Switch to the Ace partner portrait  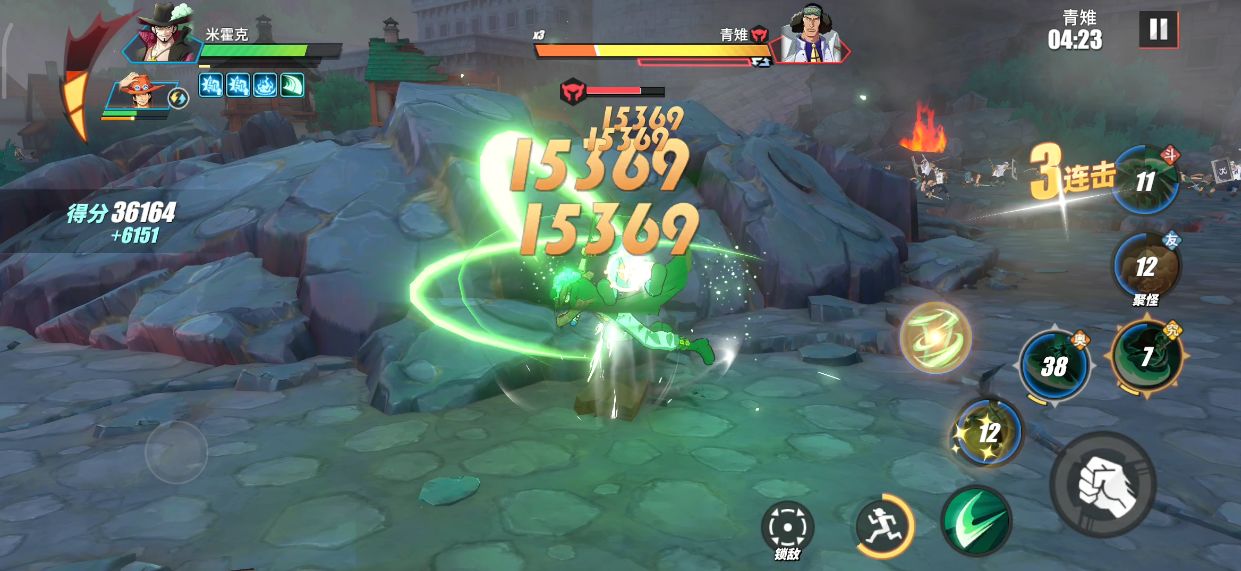coord(136,95)
